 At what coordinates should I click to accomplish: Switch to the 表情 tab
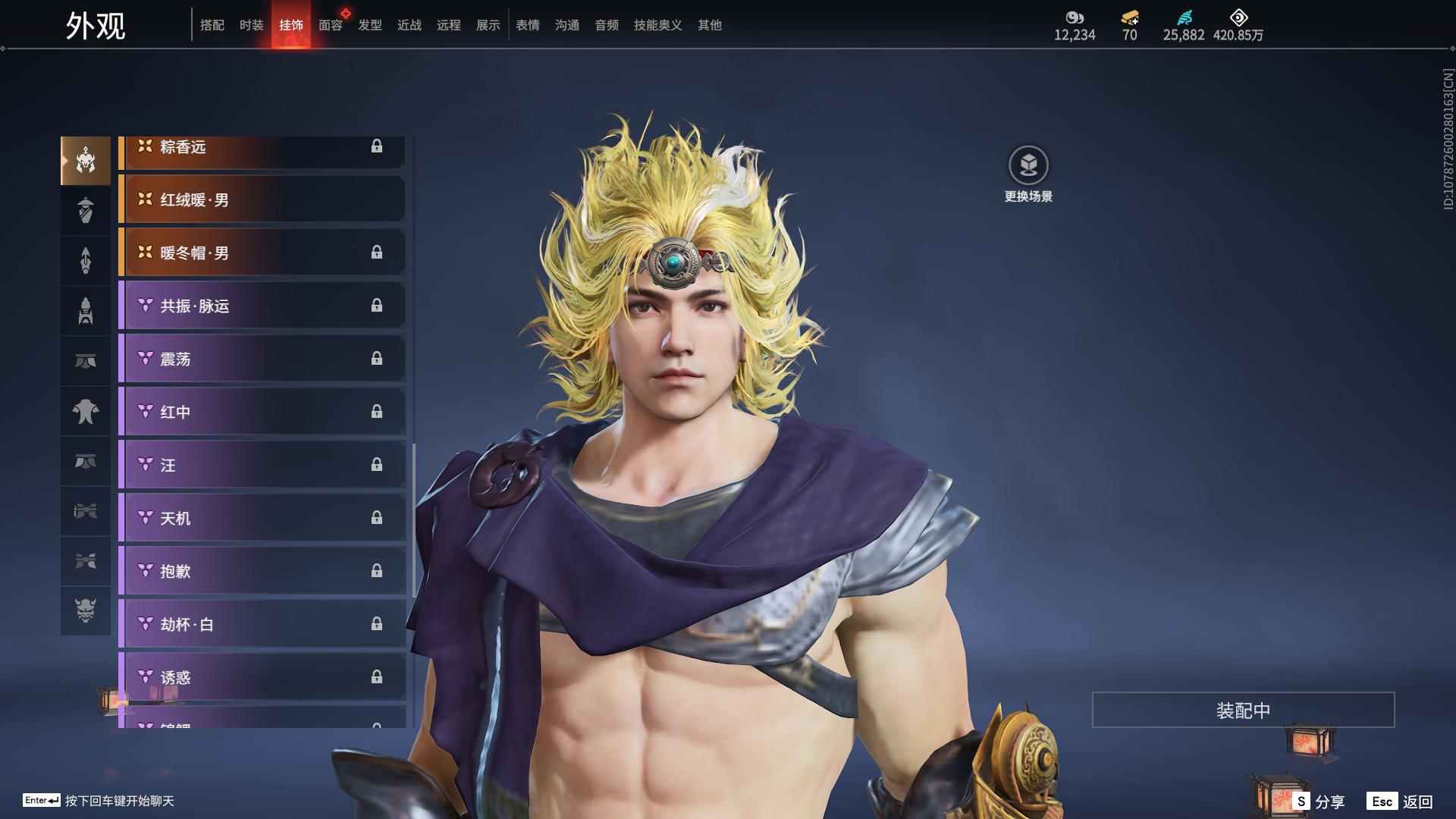pos(528,25)
